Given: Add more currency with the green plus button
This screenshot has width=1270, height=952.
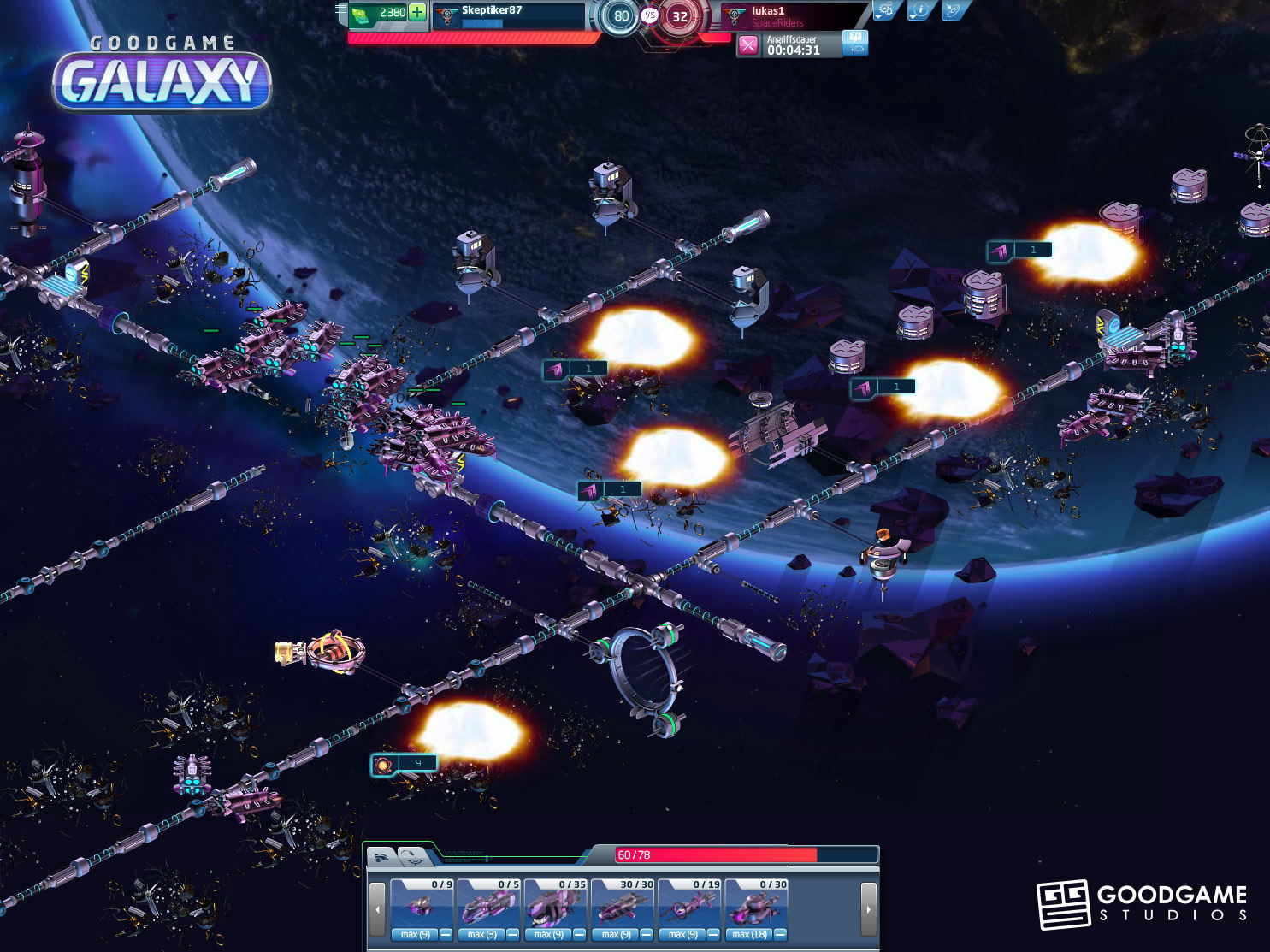Looking at the screenshot, I should pyautogui.click(x=417, y=12).
